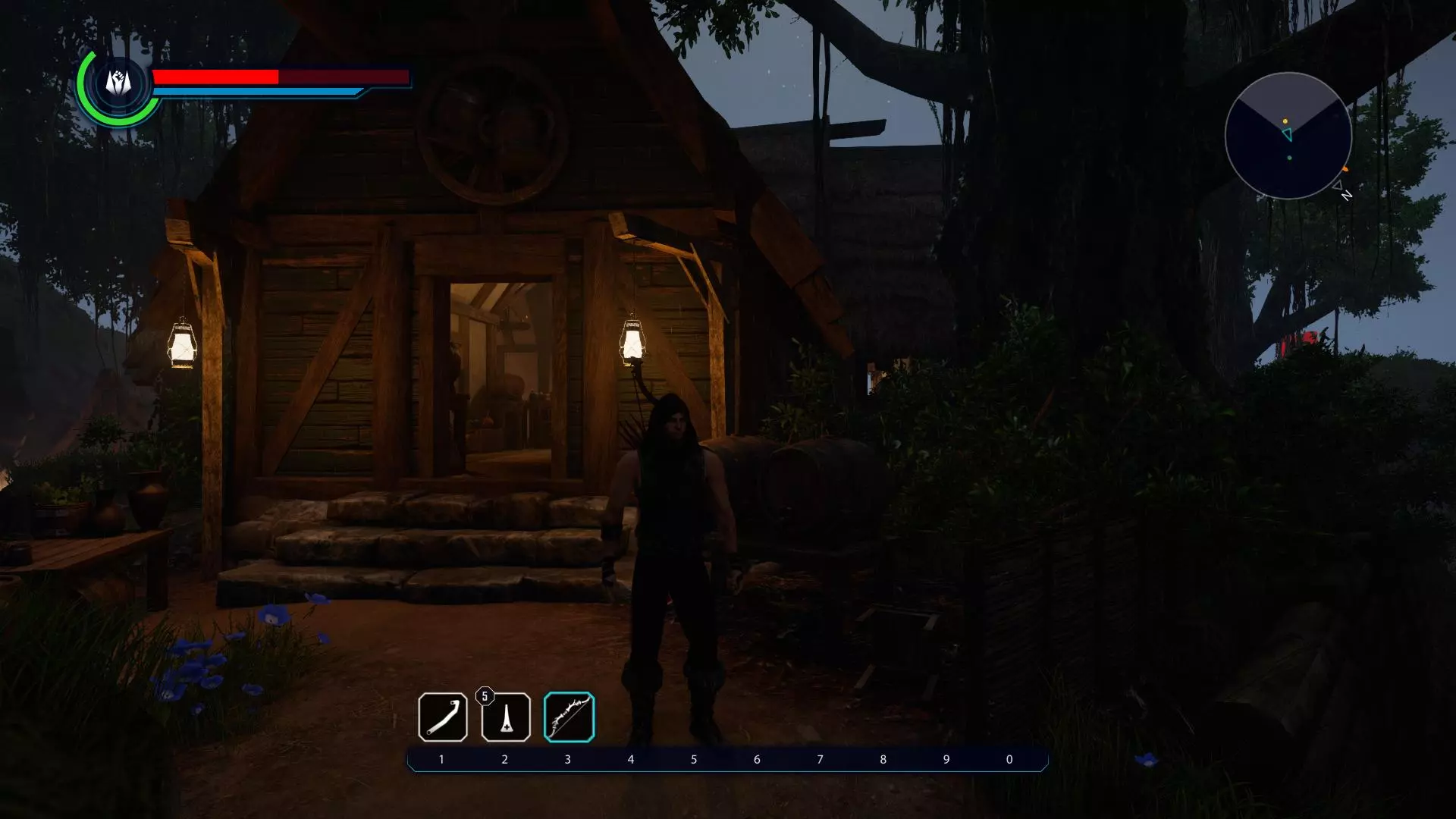1456x819 pixels.
Task: Equip the highlighted bow in slot 3
Action: pyautogui.click(x=569, y=717)
